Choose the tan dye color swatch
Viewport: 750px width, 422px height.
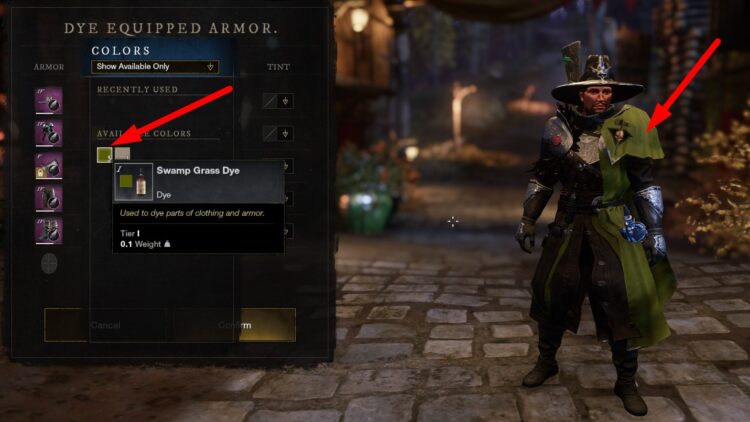point(122,154)
